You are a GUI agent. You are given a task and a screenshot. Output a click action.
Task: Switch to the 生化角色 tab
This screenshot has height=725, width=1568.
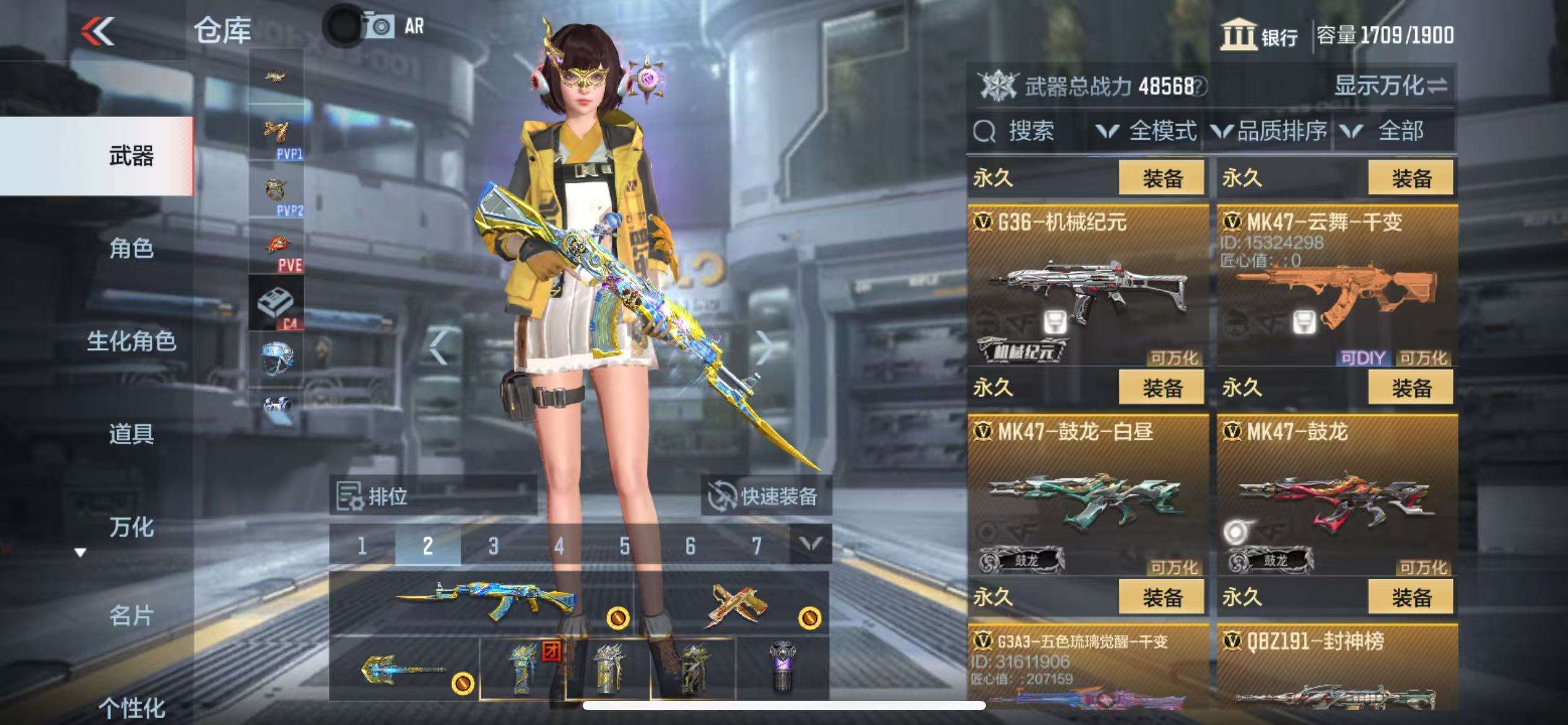point(131,341)
